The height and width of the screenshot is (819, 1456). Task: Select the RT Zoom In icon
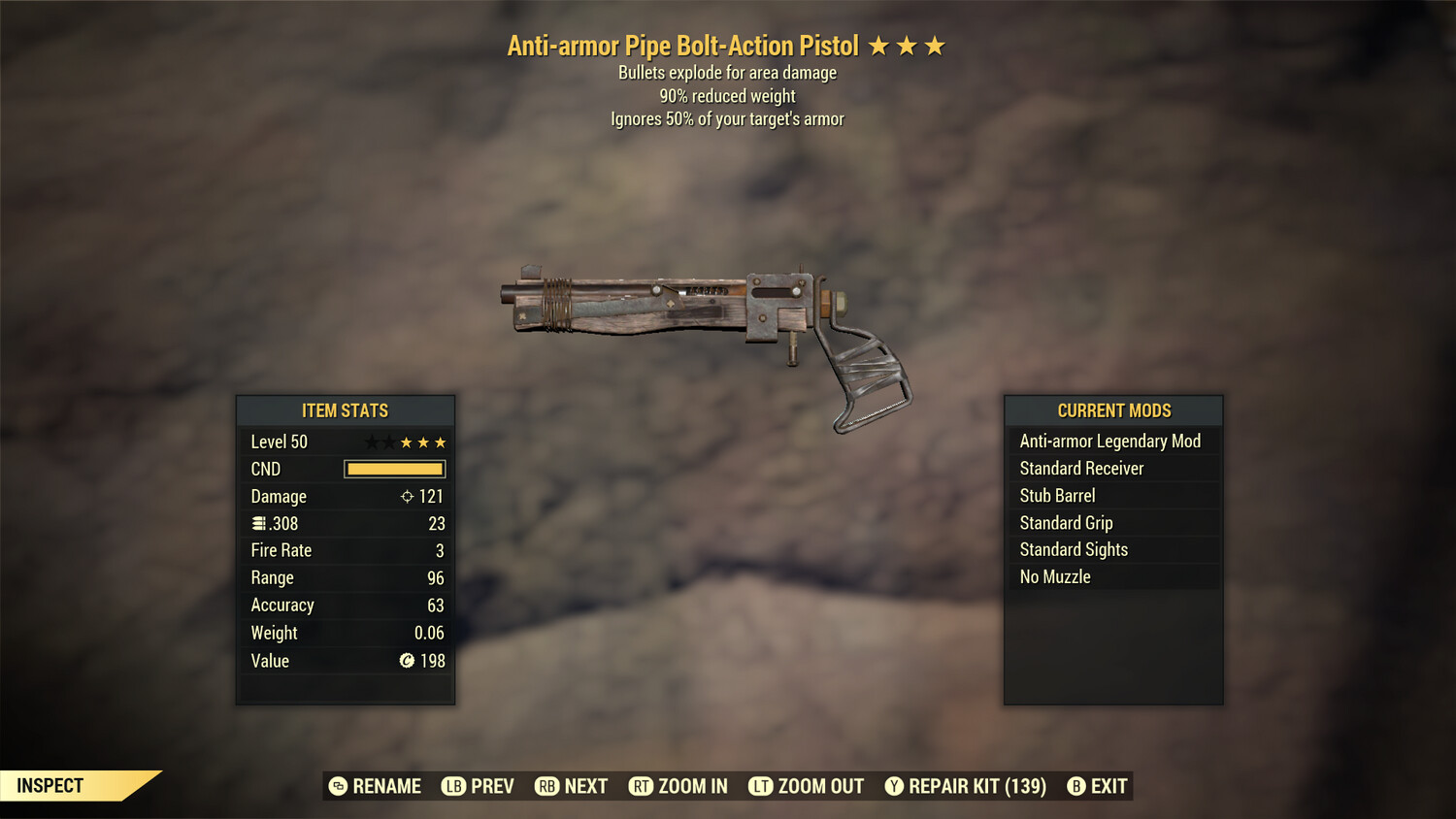tap(642, 786)
